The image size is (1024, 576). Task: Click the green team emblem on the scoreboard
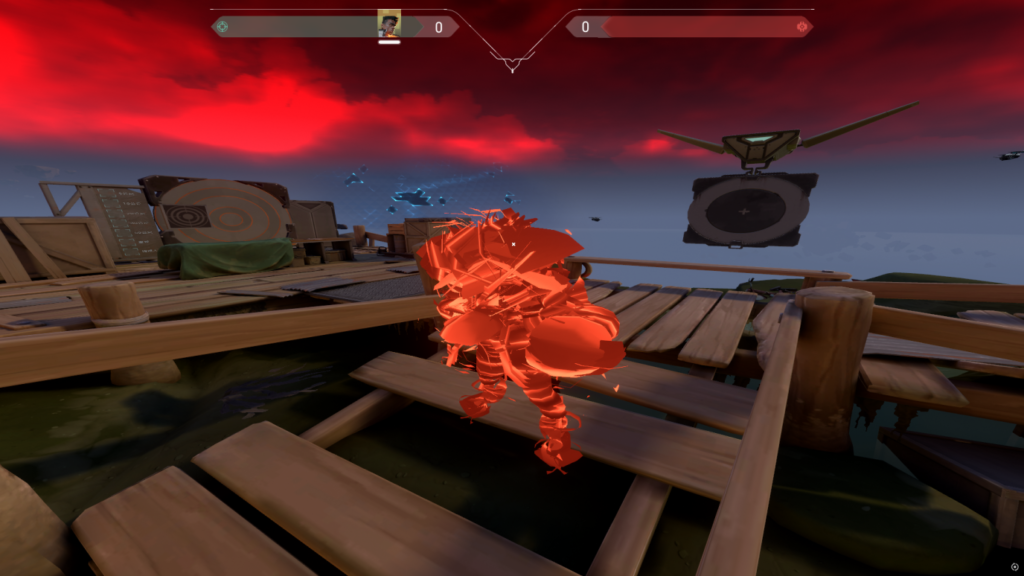tap(222, 27)
